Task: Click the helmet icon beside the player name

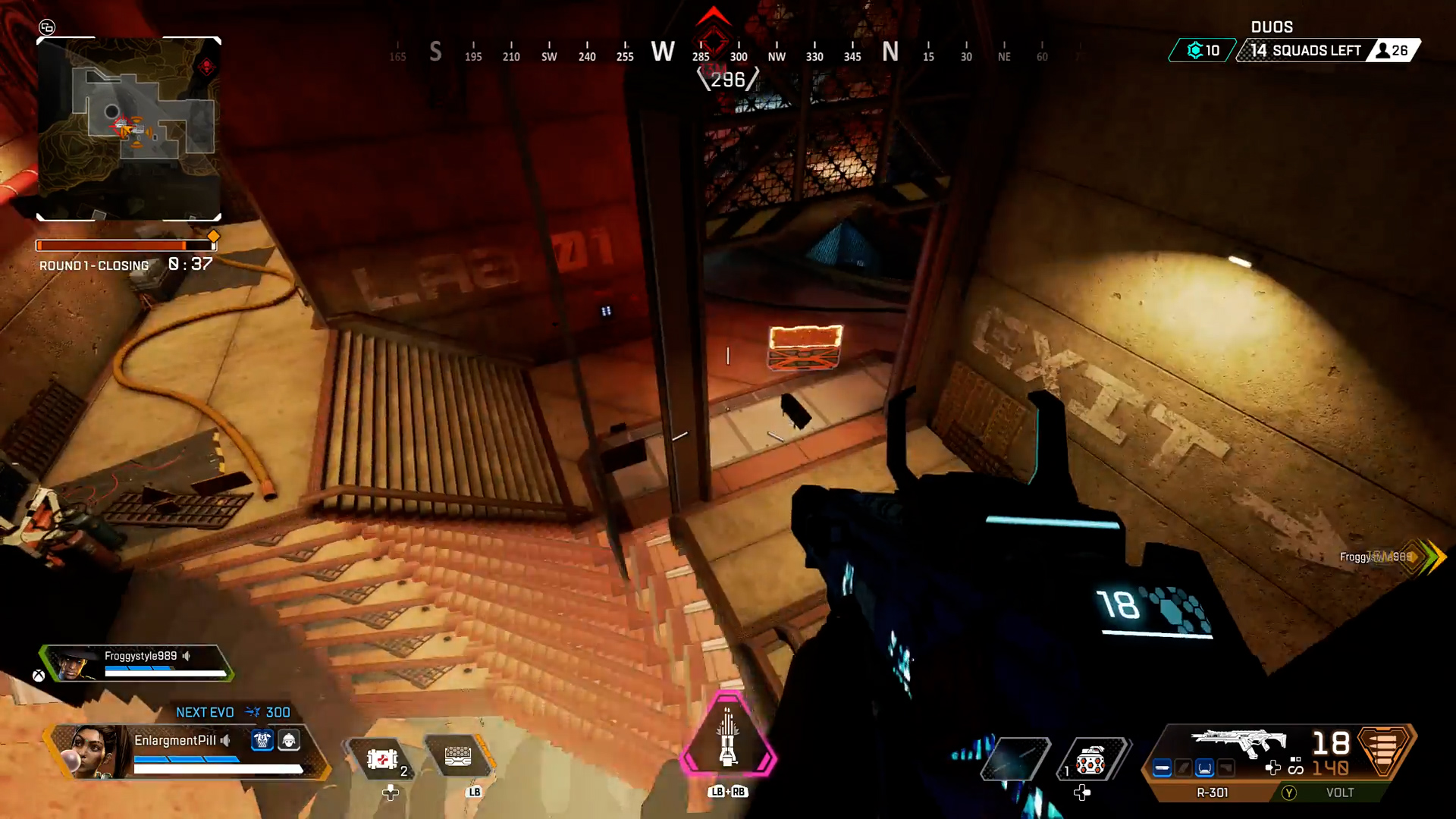Action: click(289, 740)
